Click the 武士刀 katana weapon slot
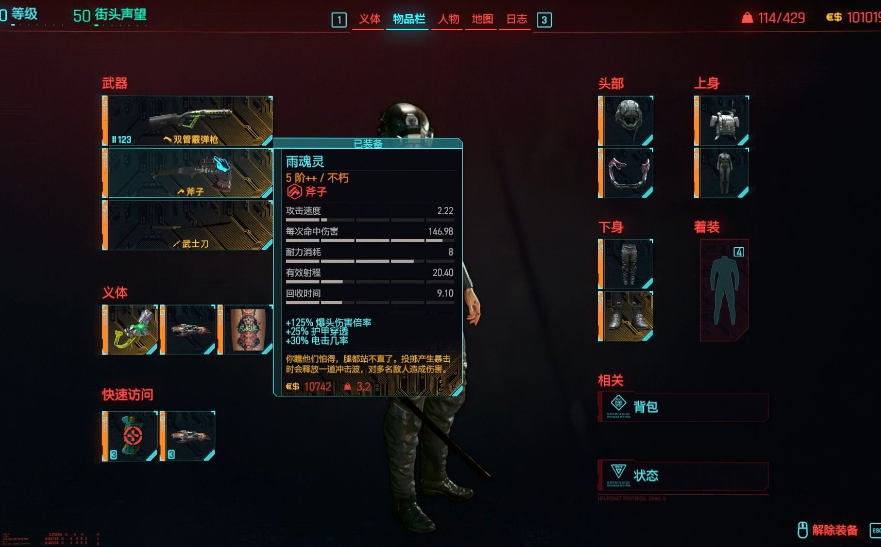Viewport: 881px width, 547px height. pos(187,225)
